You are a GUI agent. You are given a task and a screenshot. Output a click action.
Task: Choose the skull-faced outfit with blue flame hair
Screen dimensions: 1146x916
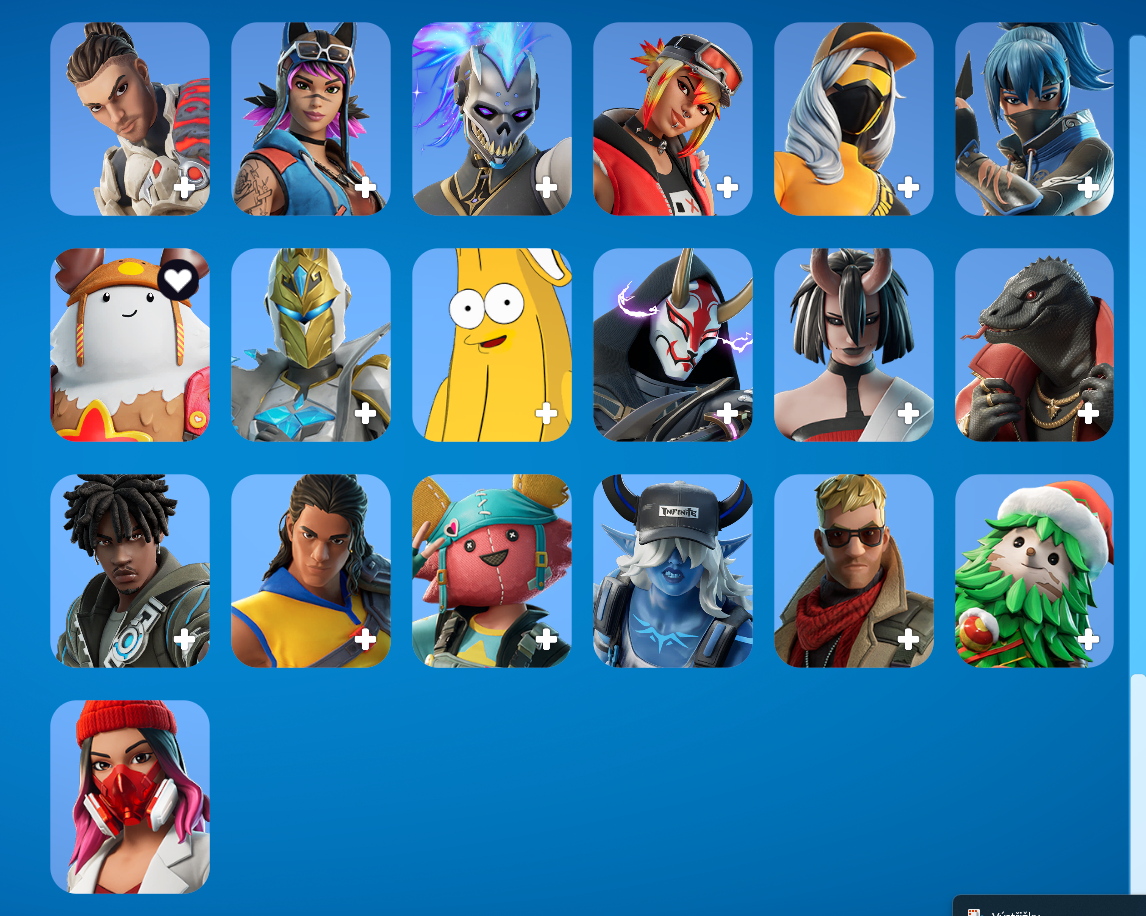(x=491, y=118)
